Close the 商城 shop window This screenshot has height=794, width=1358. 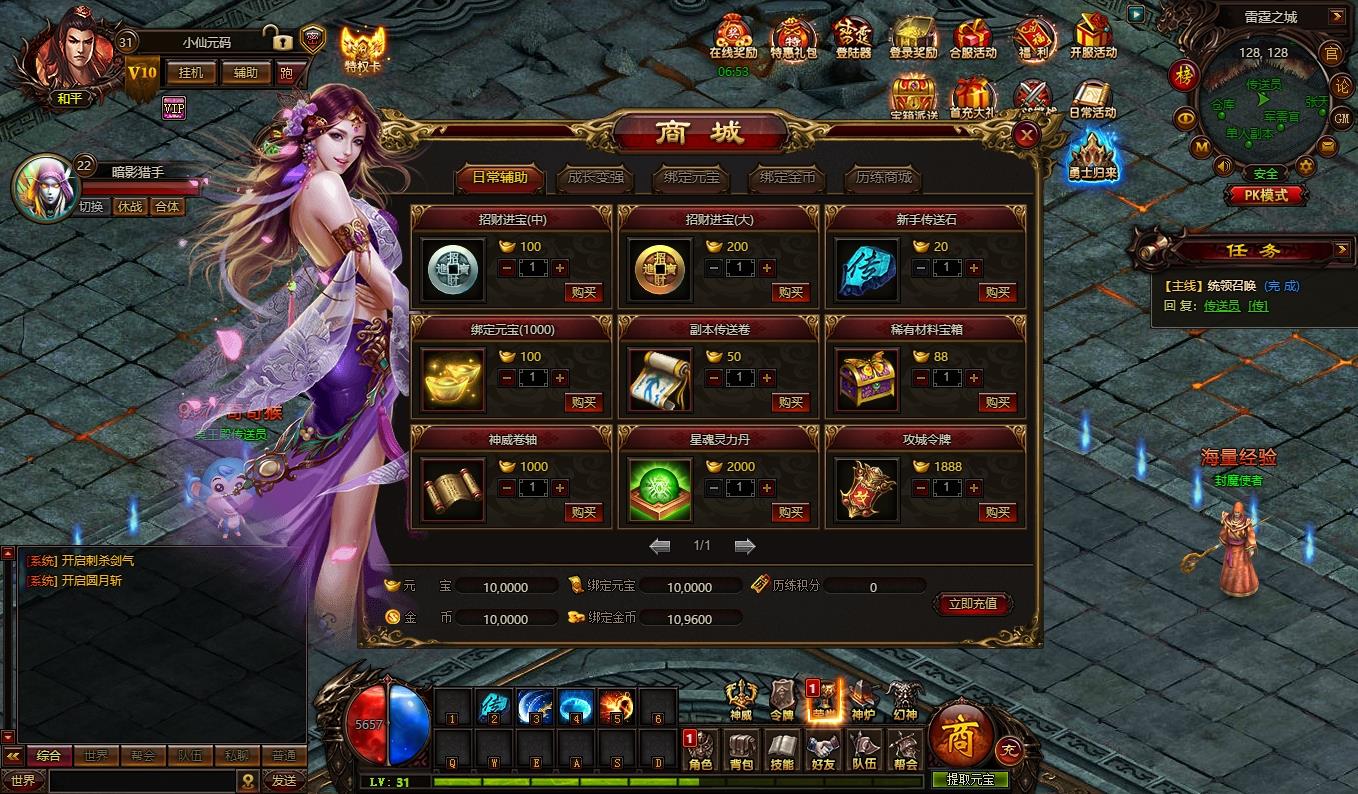(1025, 135)
